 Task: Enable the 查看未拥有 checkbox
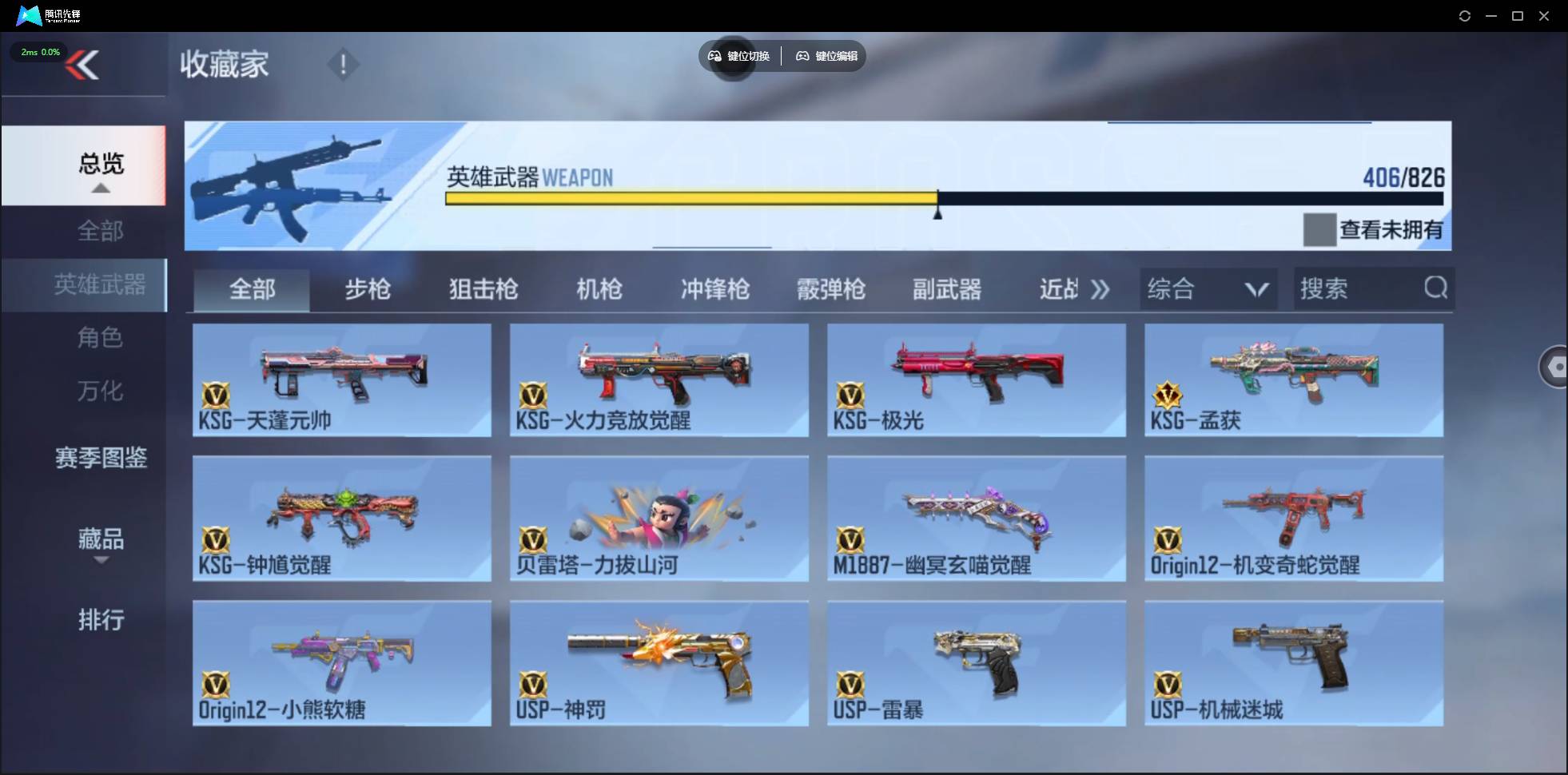tap(1319, 229)
